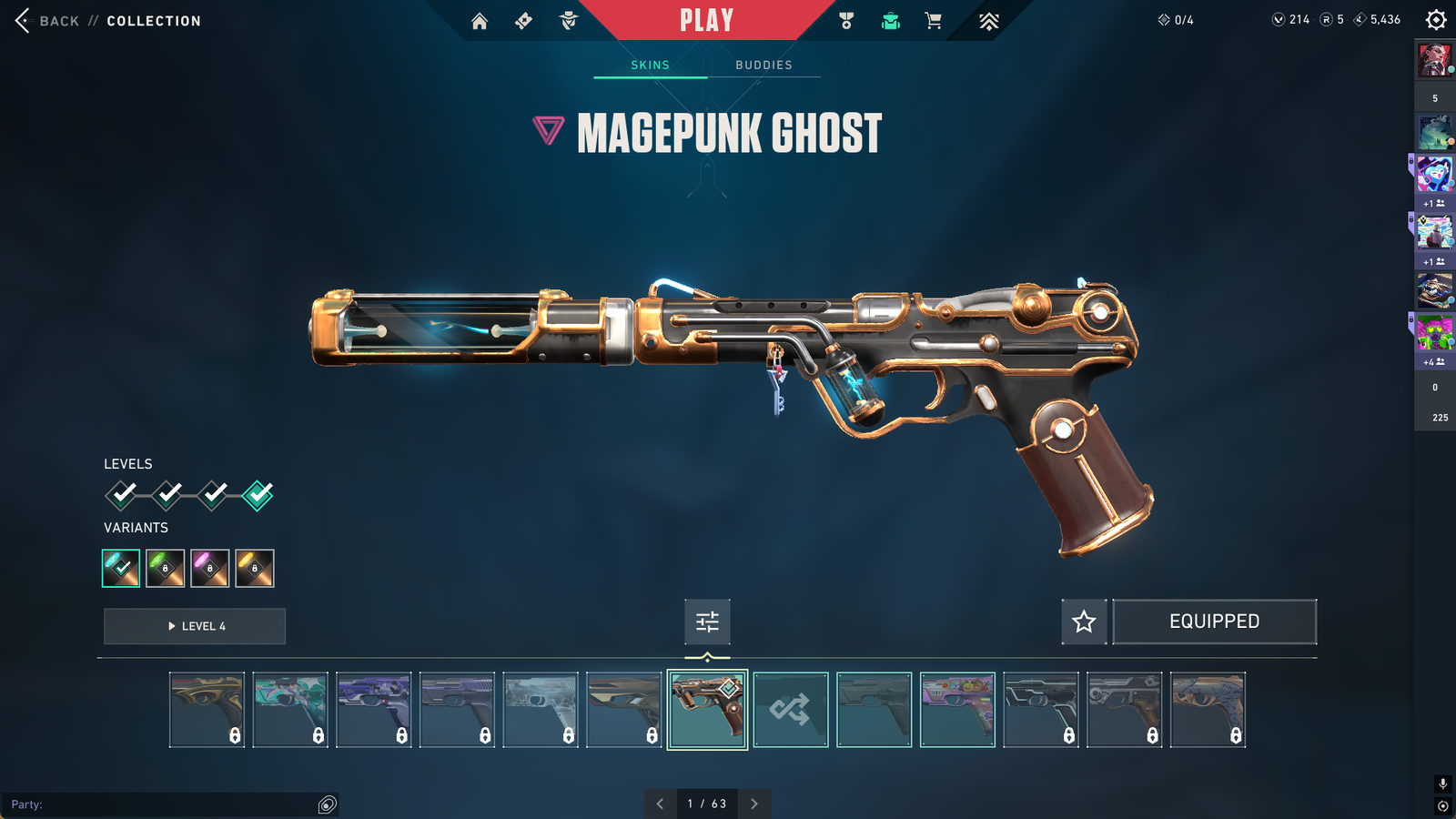Go to the previous page of skins
The height and width of the screenshot is (819, 1456).
(660, 804)
